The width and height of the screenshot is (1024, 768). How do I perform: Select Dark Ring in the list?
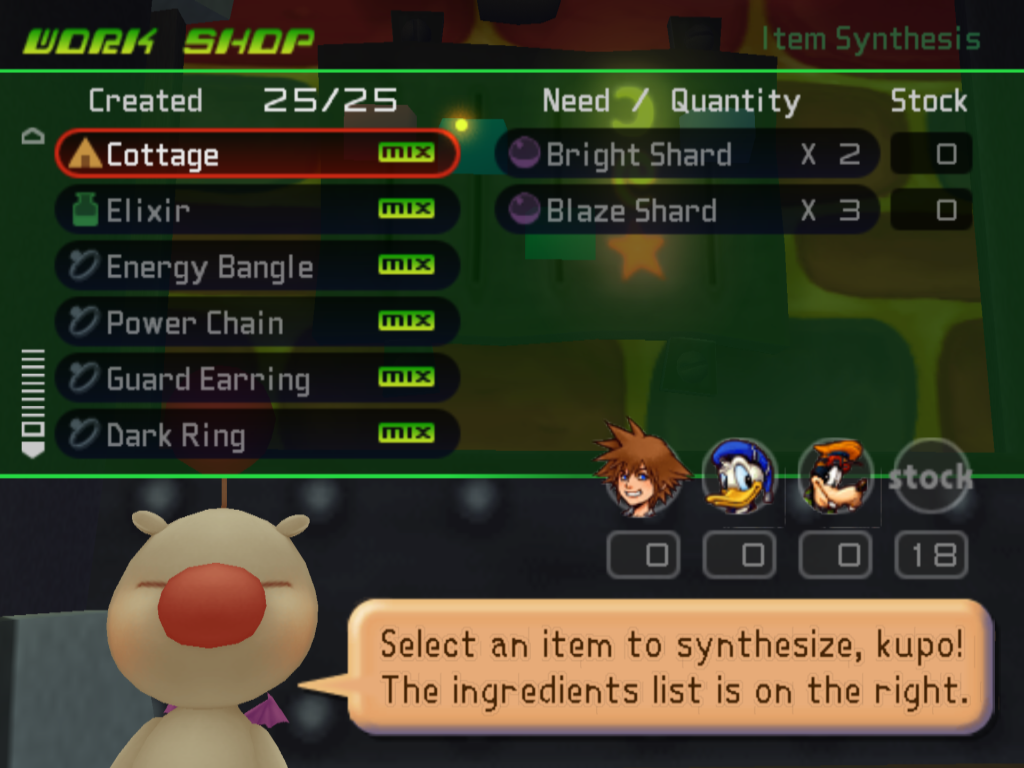coord(256,435)
